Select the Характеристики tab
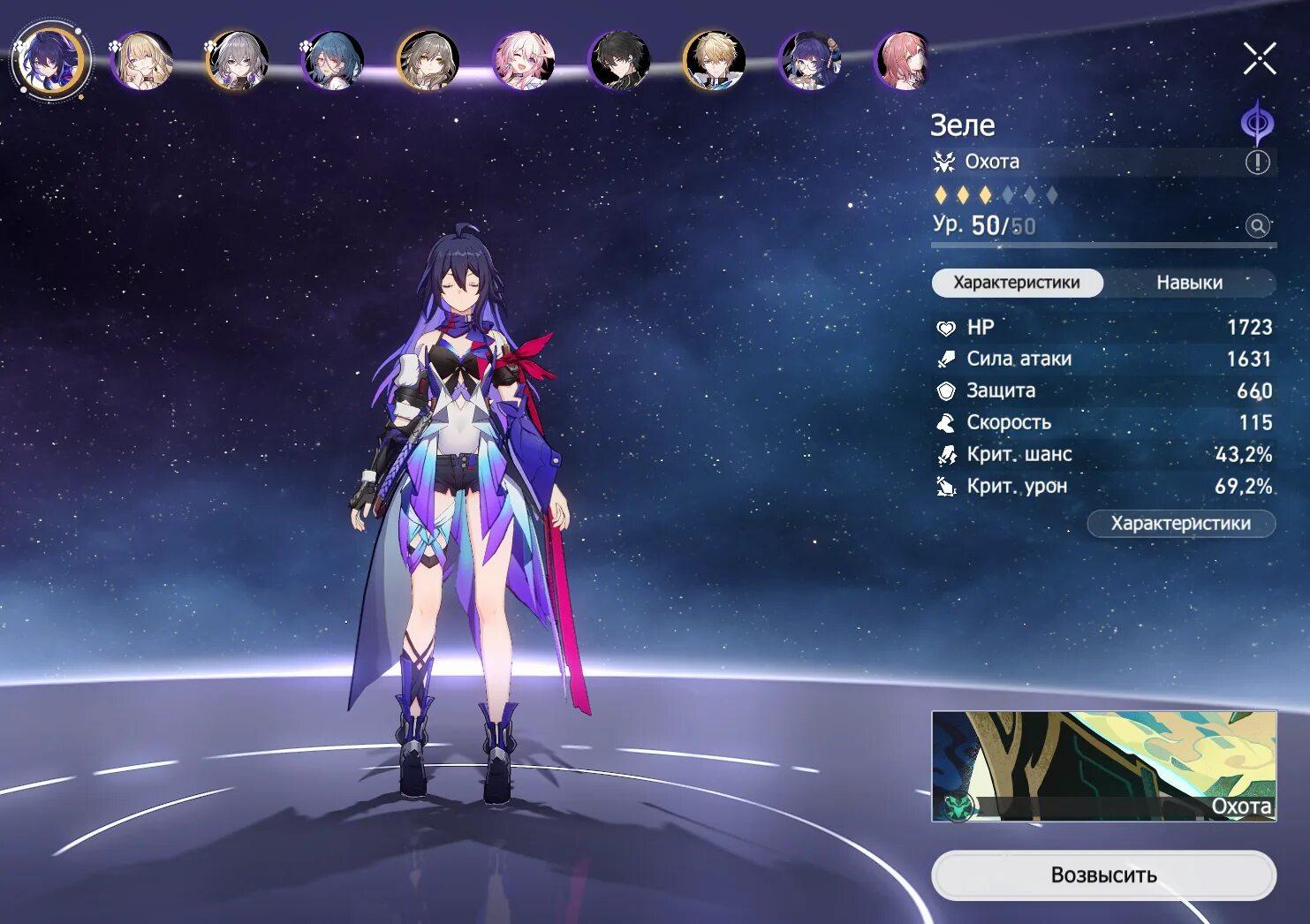The image size is (1310, 924). click(1017, 283)
